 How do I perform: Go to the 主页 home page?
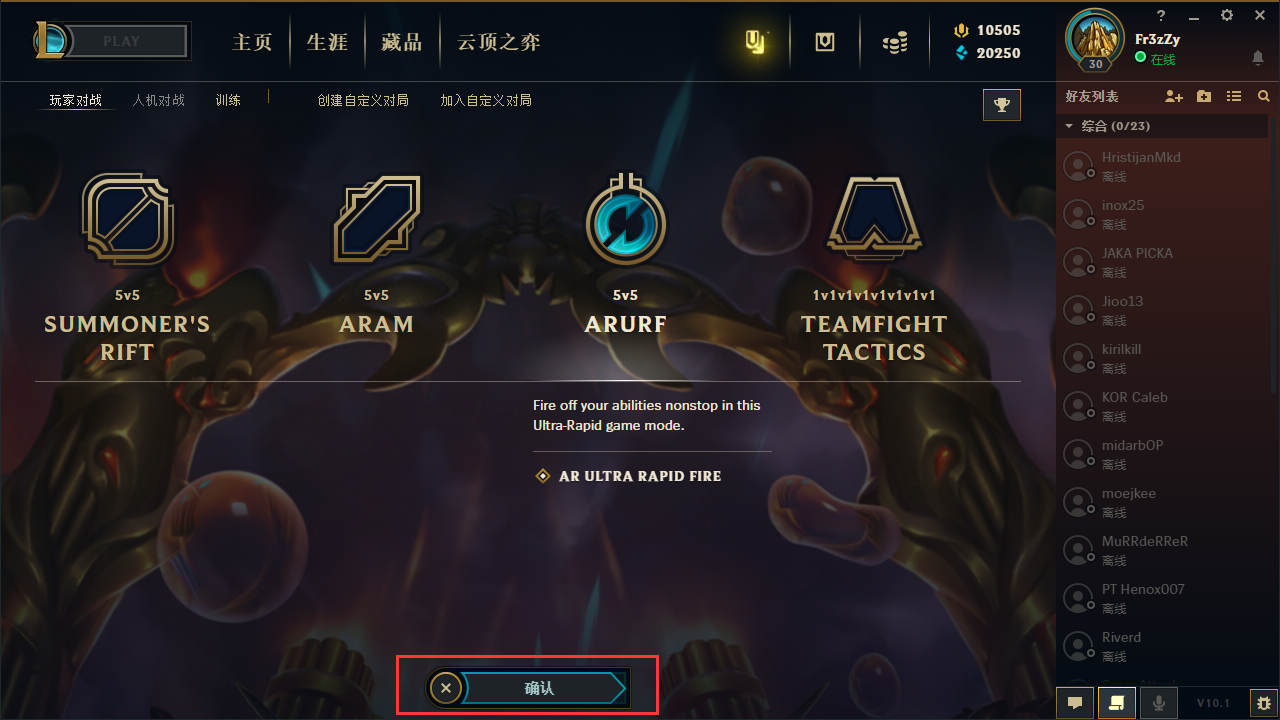pyautogui.click(x=252, y=42)
